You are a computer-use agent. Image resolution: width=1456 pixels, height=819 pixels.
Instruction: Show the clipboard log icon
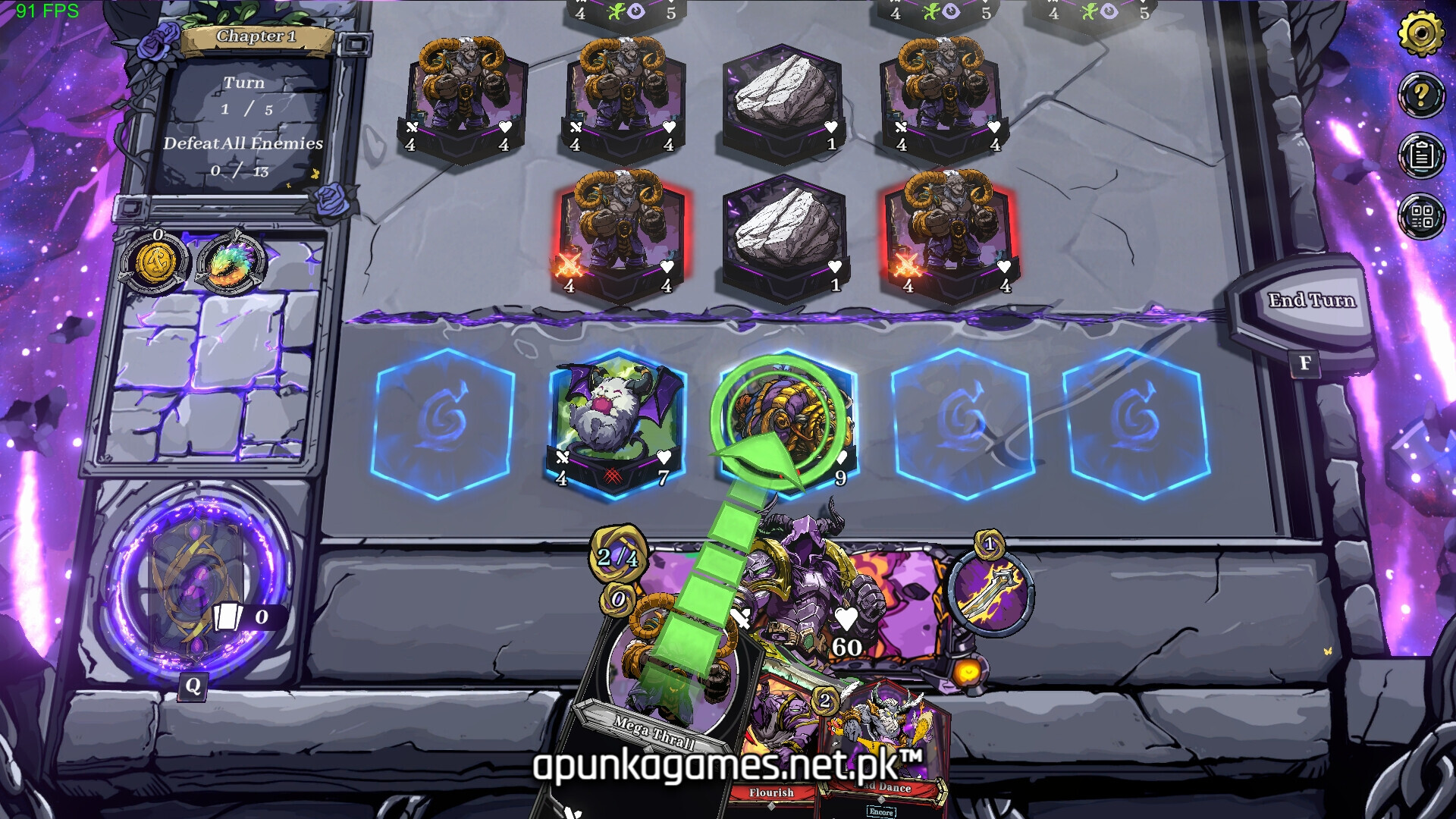point(1420,155)
